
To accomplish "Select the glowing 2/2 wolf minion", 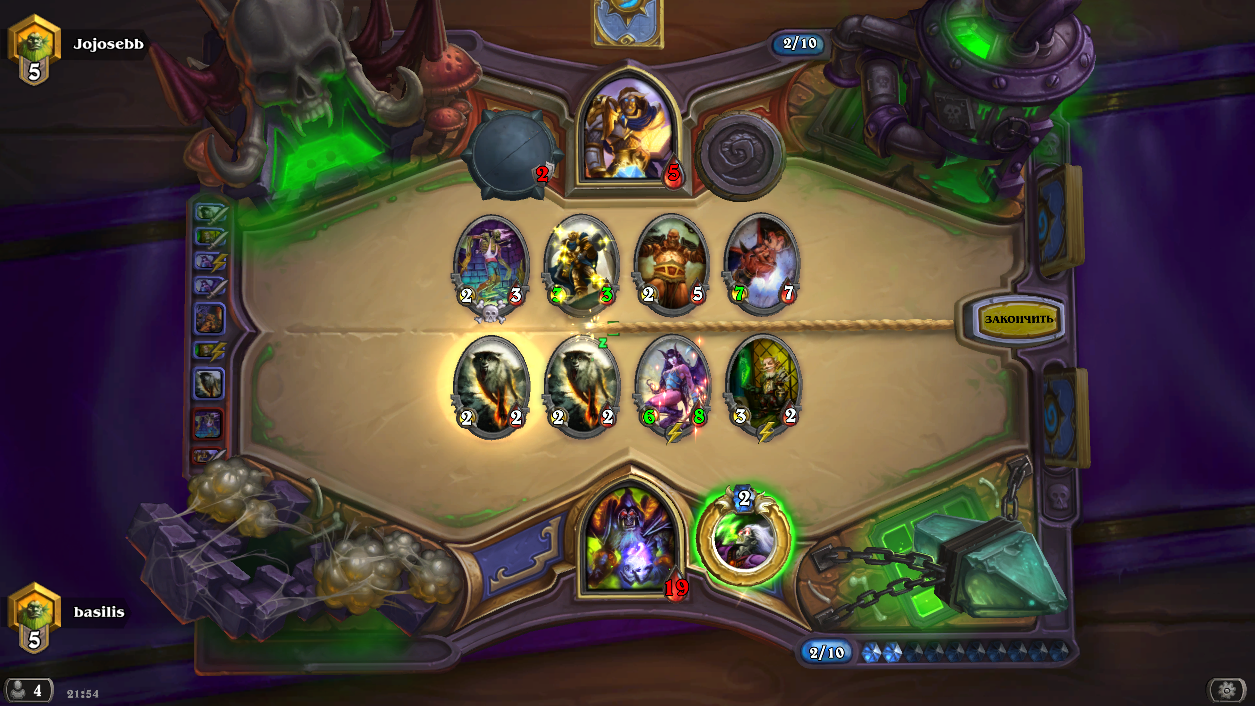I will (491, 385).
